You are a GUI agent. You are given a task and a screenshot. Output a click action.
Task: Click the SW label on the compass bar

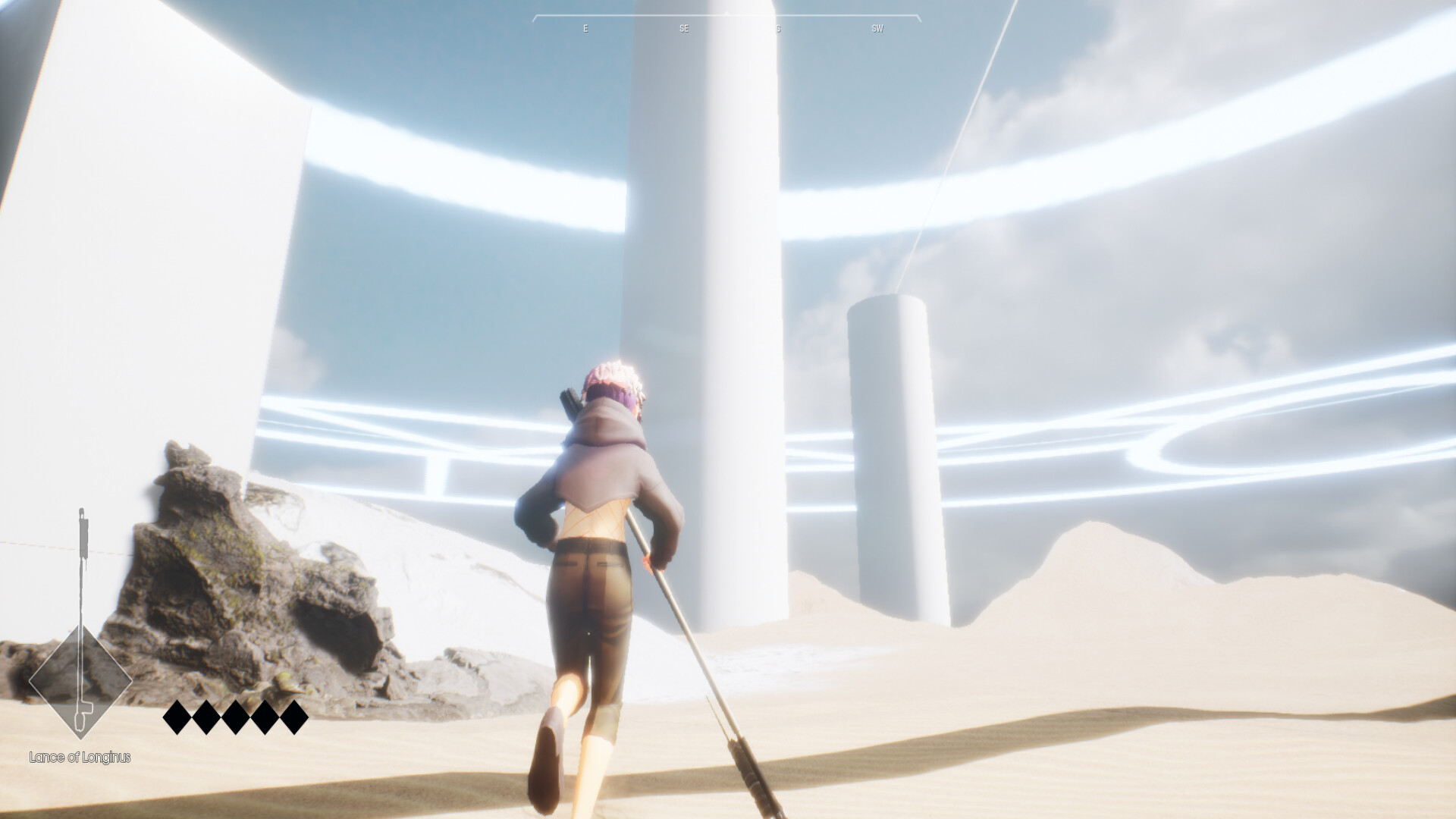click(877, 28)
